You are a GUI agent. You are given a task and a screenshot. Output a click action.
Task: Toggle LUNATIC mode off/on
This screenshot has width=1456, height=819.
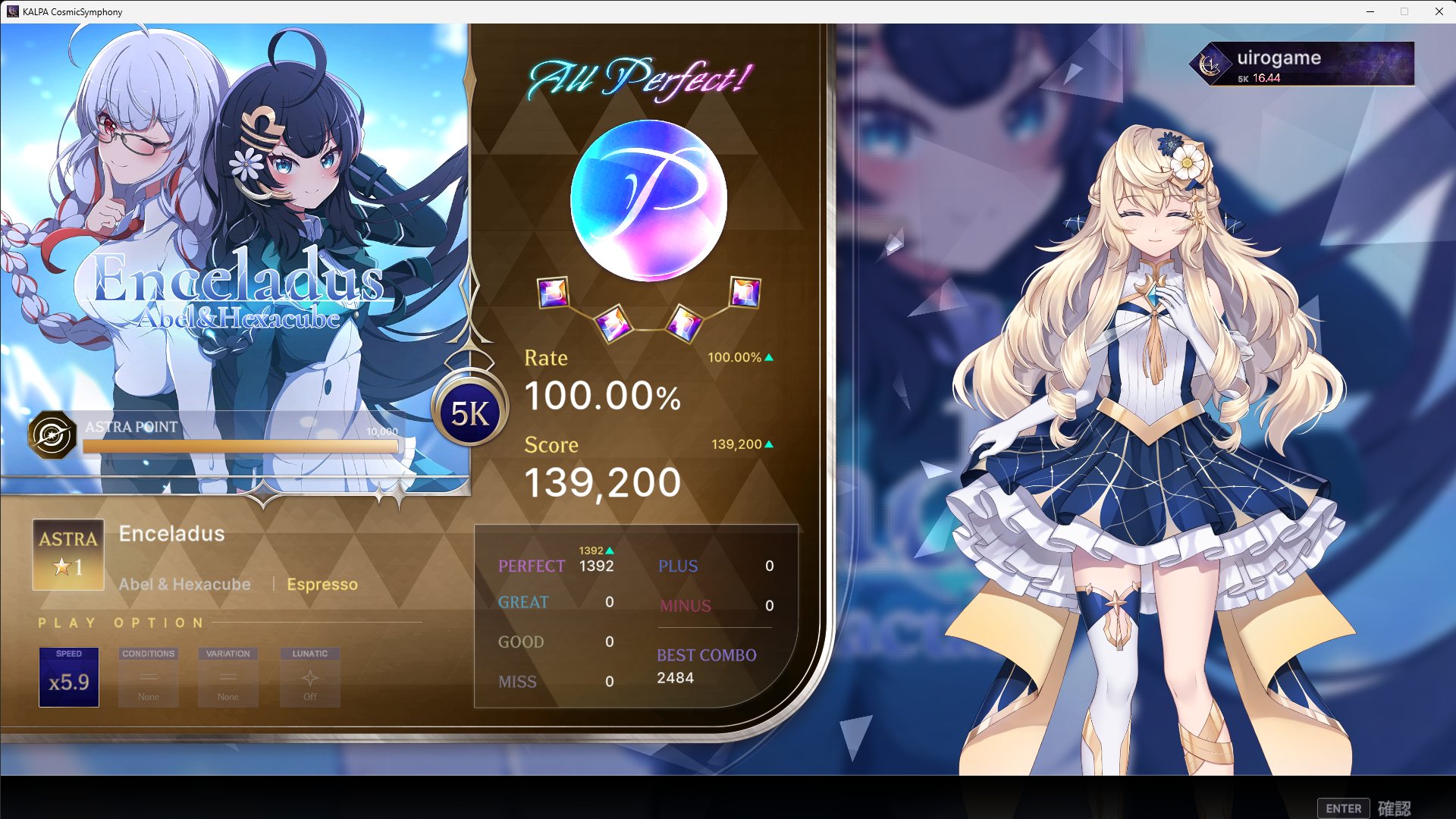(309, 677)
